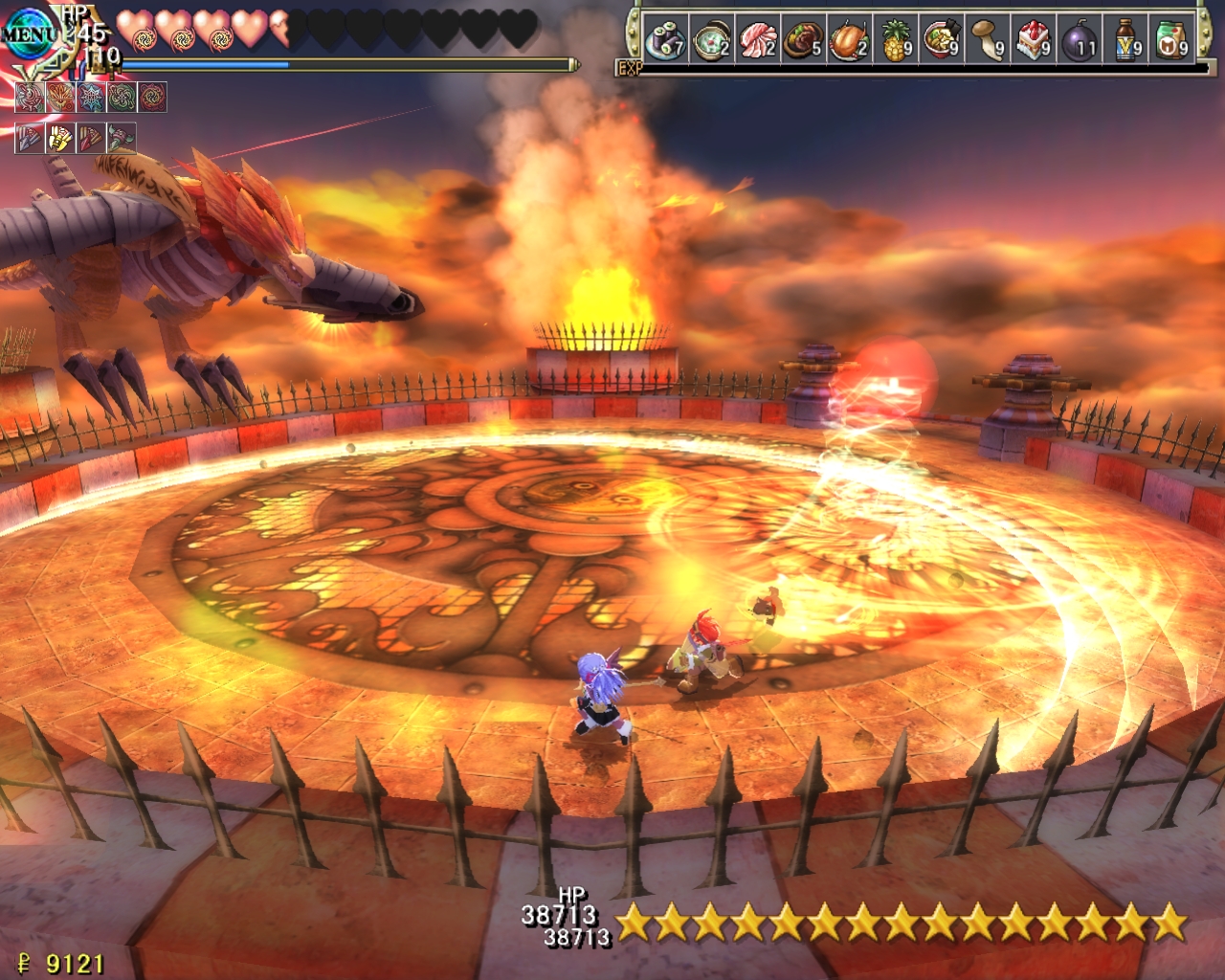
Task: Select the orange flame magic seal
Action: [x=60, y=97]
